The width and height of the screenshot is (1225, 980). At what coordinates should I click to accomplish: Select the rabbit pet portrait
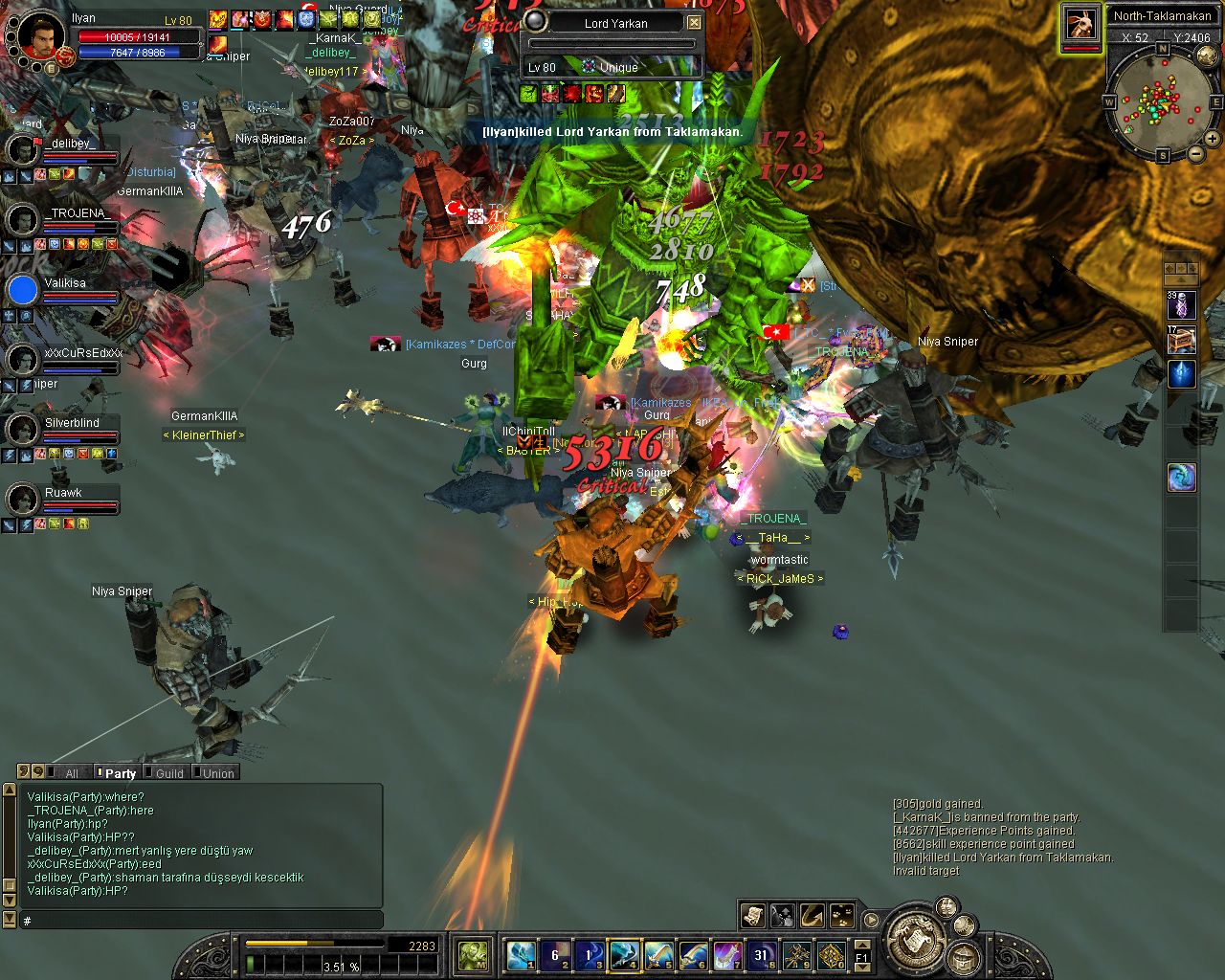coord(1081,24)
